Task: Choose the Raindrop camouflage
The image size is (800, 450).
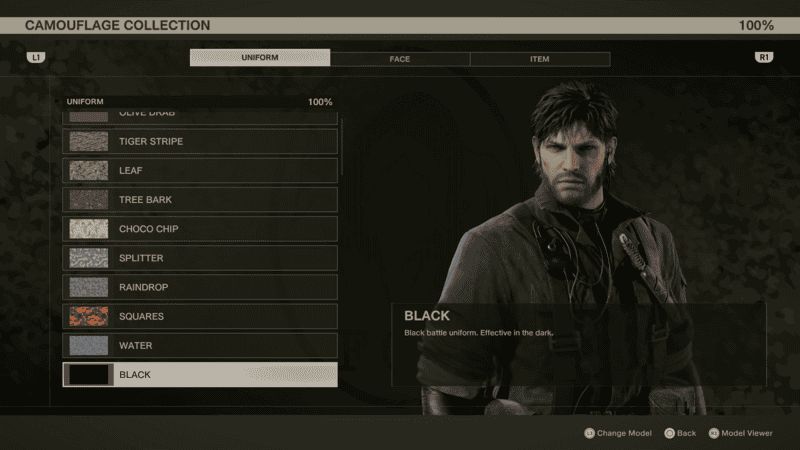Action: point(200,287)
